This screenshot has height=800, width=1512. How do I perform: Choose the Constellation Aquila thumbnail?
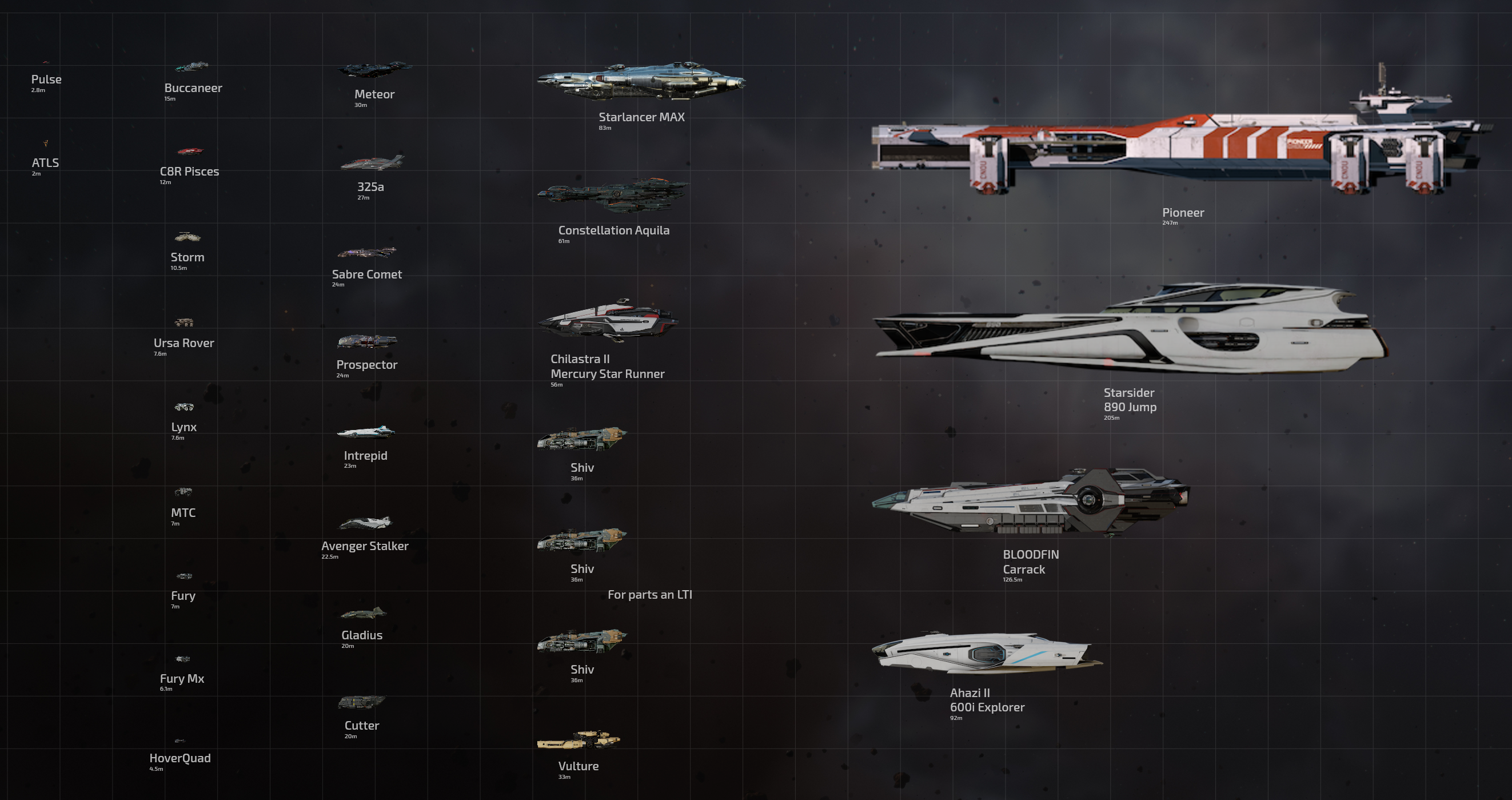coord(613,196)
